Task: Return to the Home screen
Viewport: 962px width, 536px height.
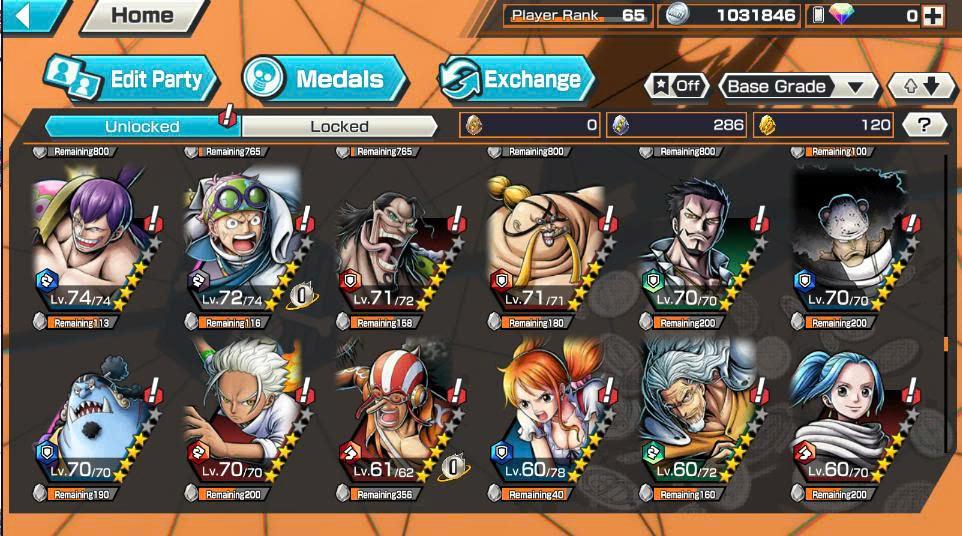Action: point(141,15)
